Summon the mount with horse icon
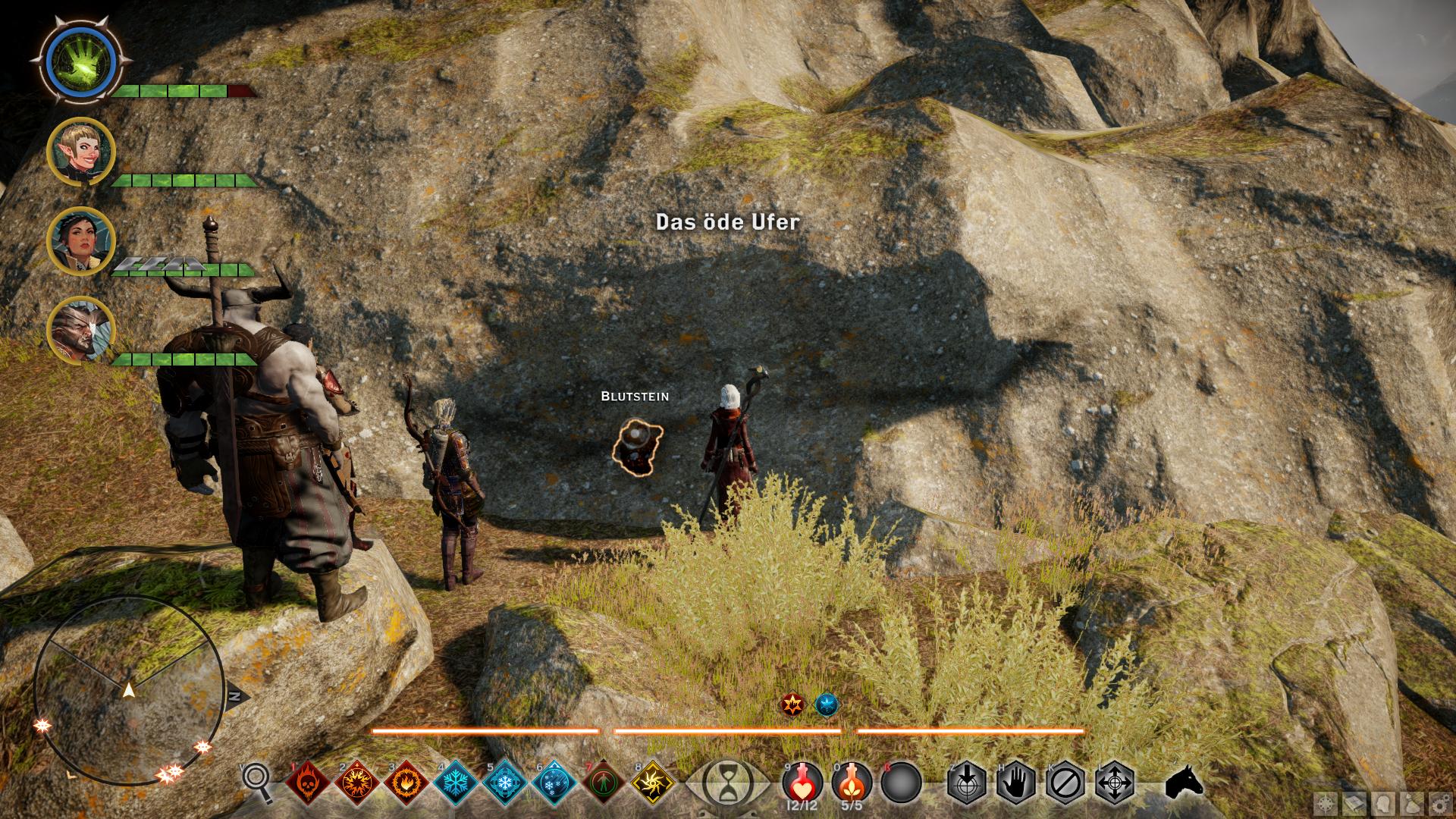This screenshot has height=819, width=1456. pos(1184,781)
